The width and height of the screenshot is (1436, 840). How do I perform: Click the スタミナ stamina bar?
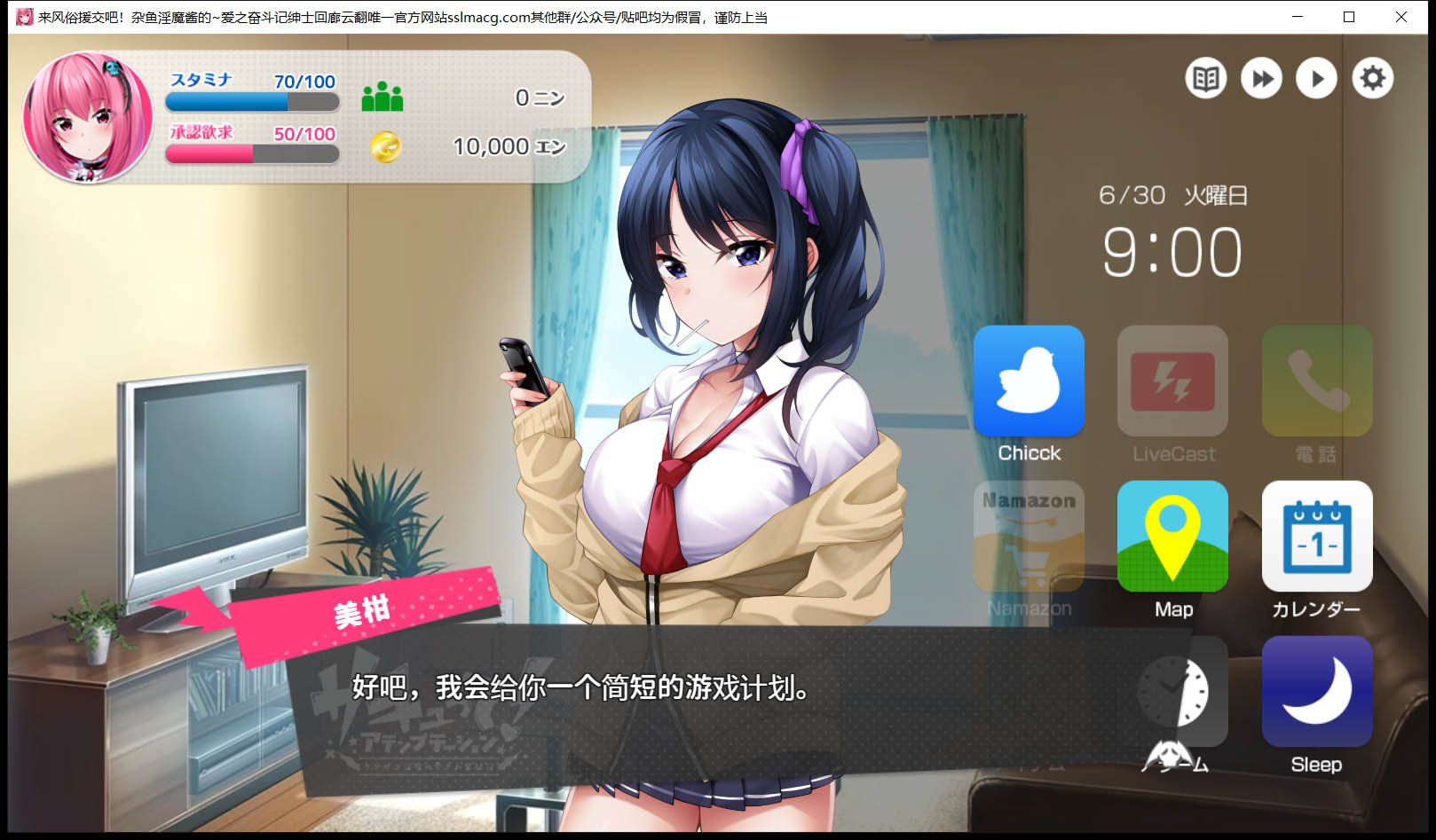(251, 102)
